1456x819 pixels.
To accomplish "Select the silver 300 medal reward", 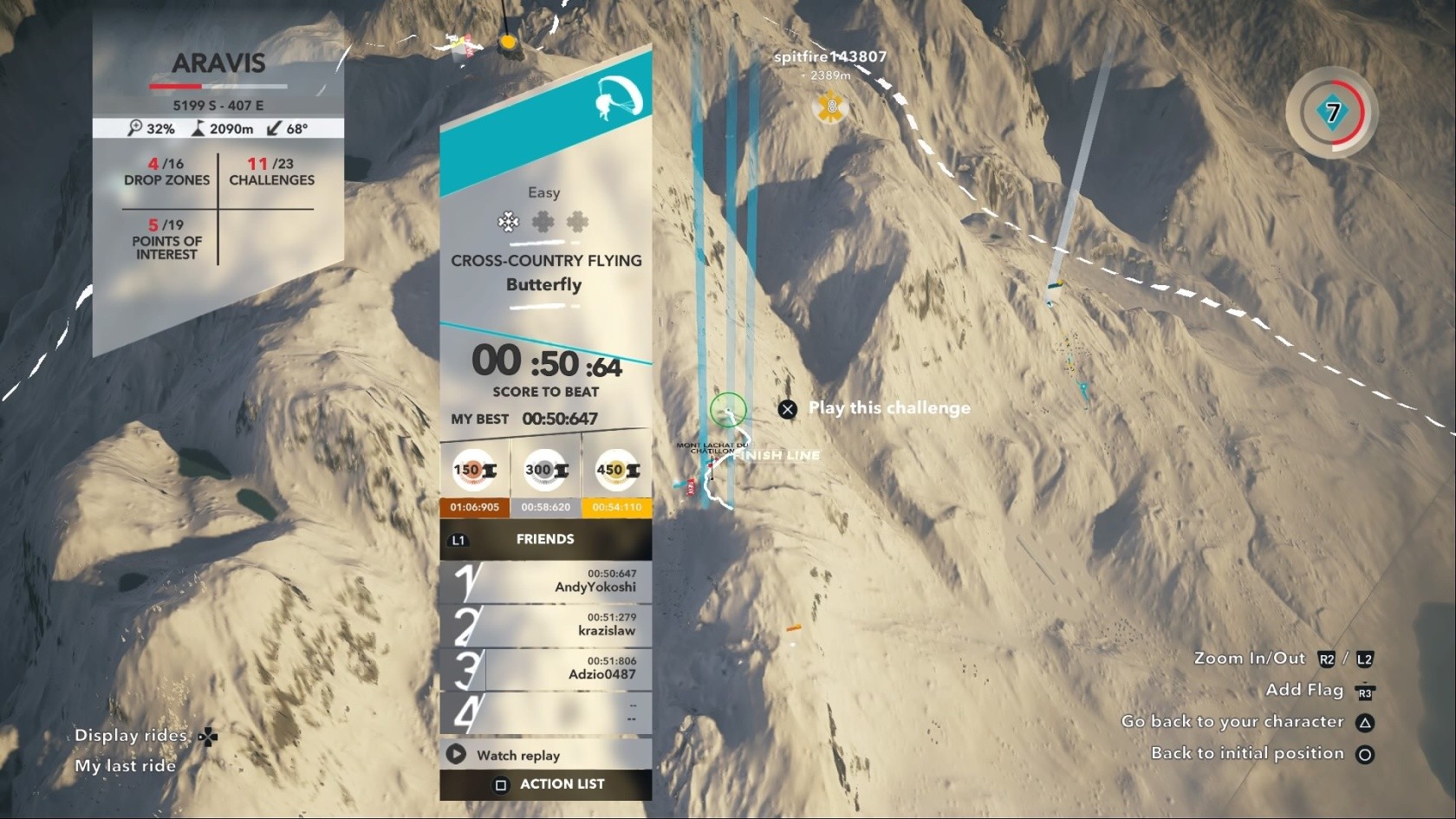I will click(x=546, y=471).
